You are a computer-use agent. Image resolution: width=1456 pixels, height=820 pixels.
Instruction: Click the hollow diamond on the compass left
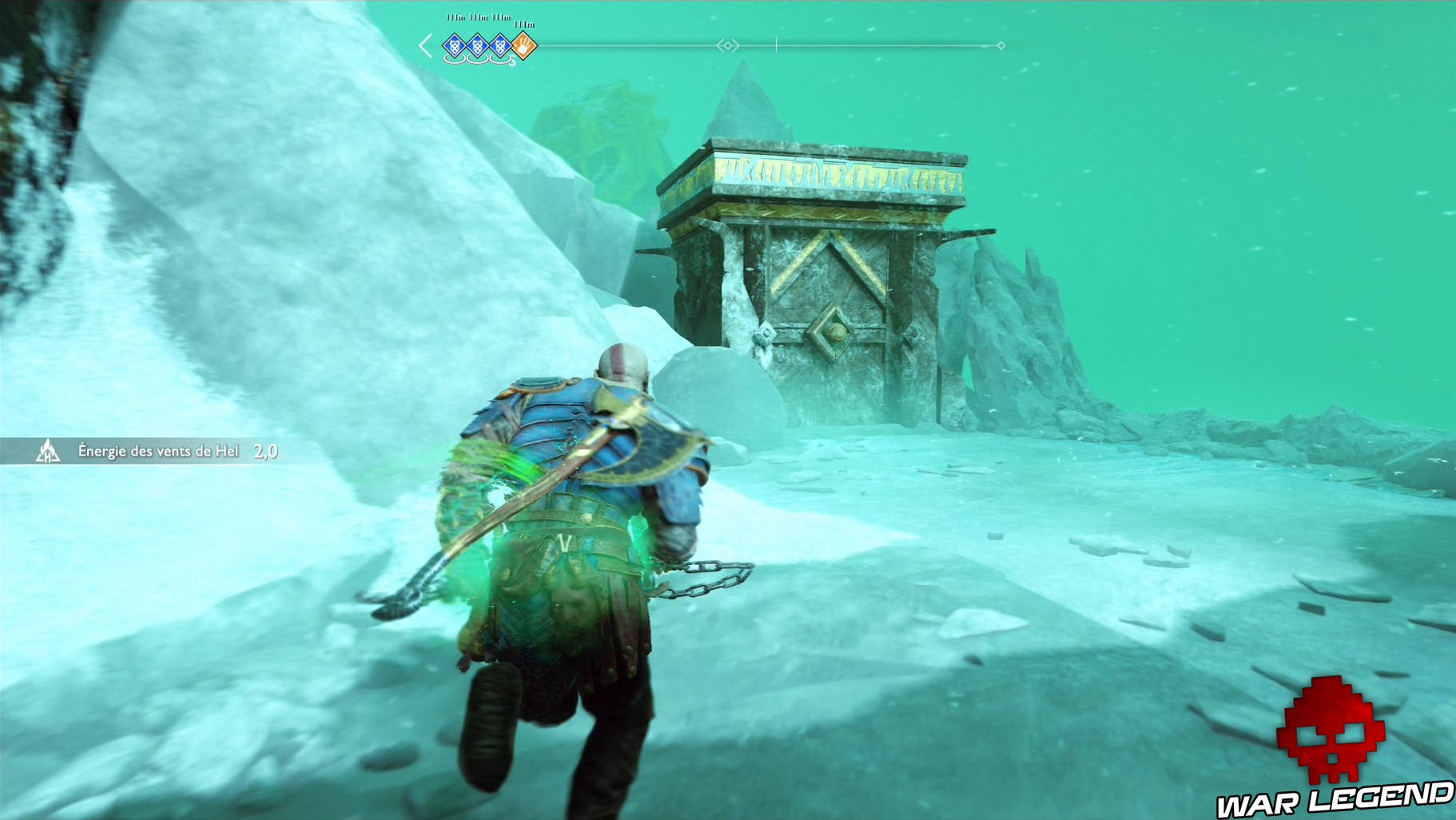(728, 45)
